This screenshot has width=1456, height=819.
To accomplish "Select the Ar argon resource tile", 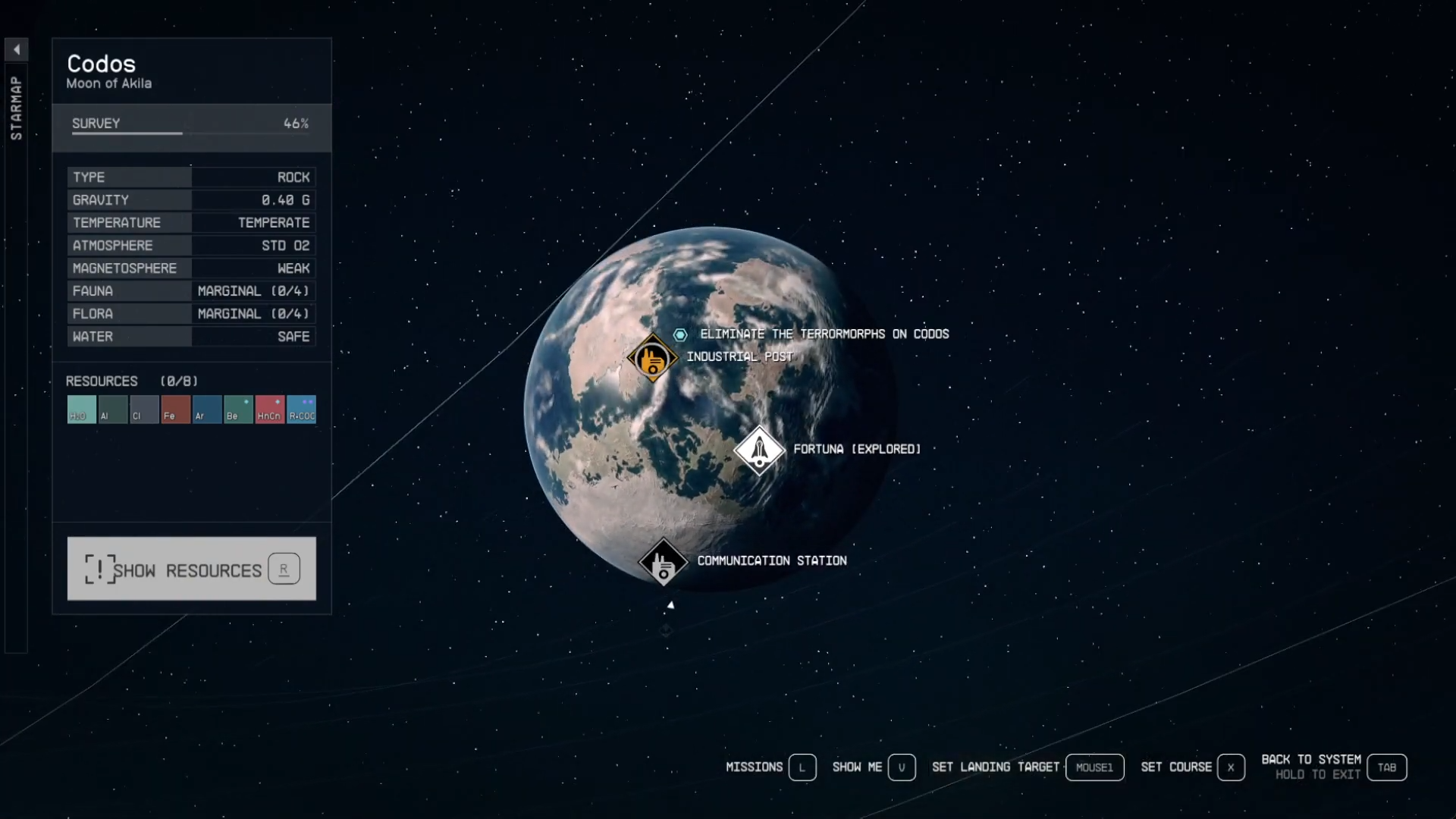I will click(x=207, y=409).
